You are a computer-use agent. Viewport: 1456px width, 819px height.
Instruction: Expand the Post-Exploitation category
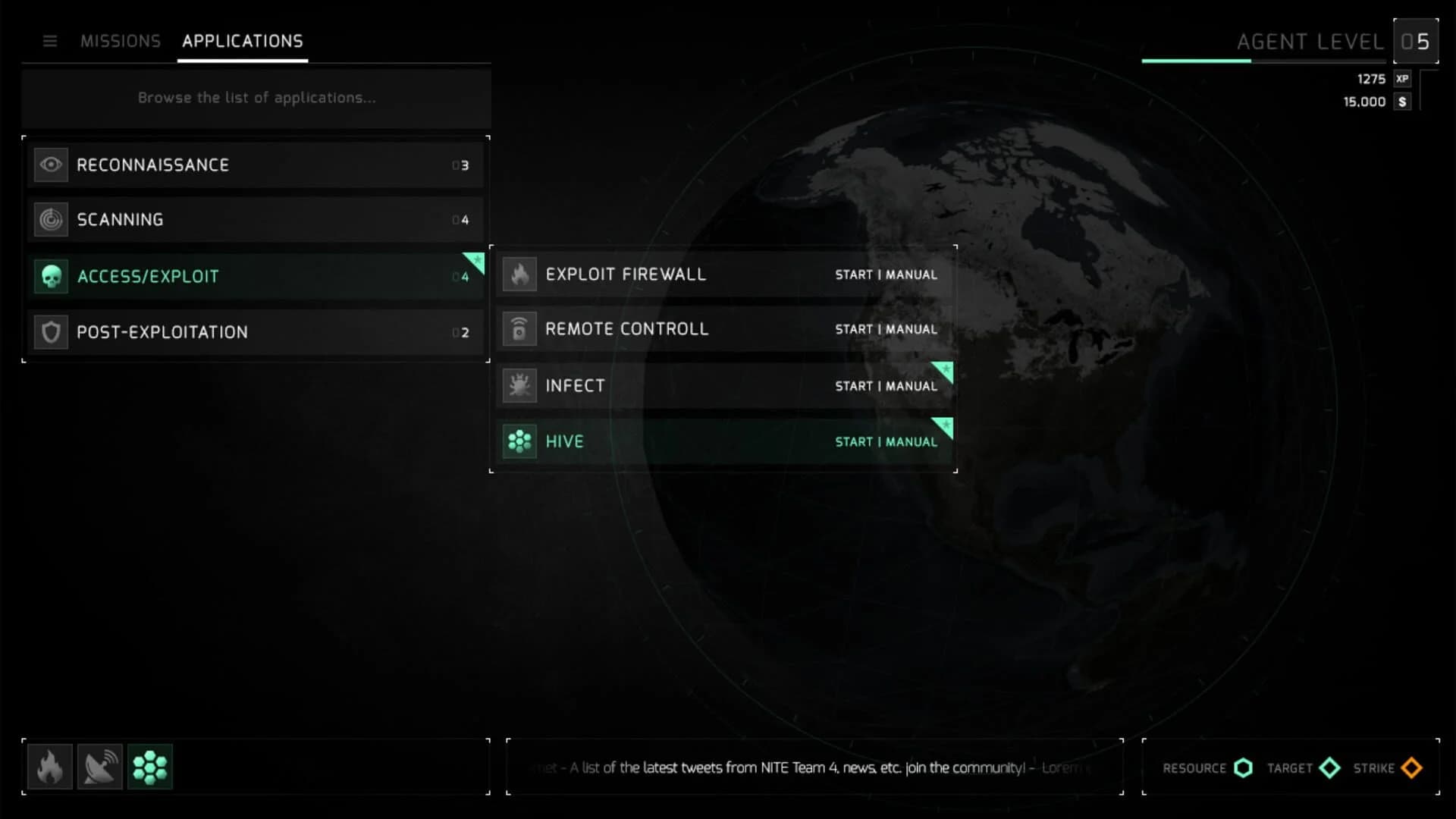256,331
